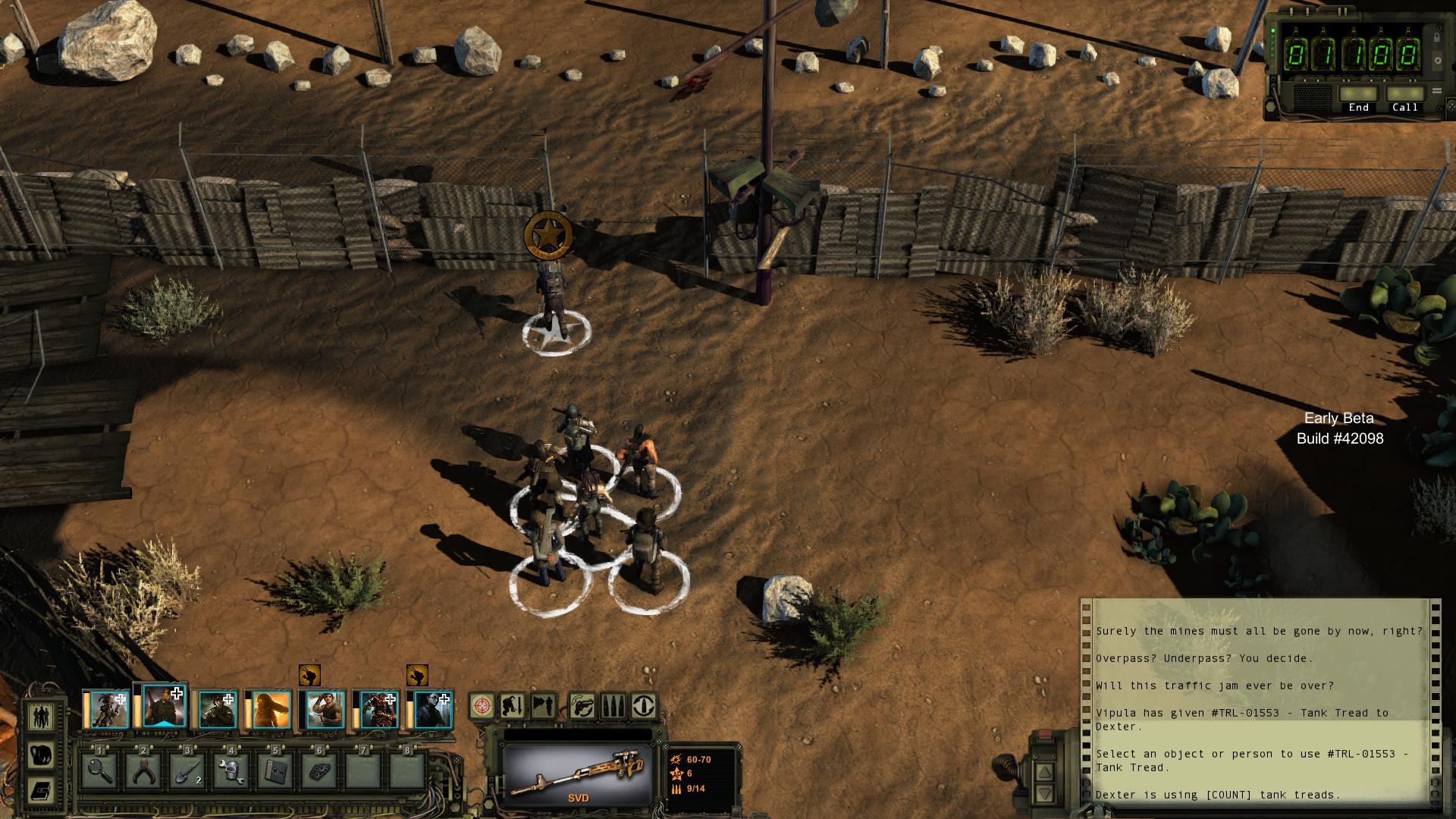
Task: Click the fast-forward end turn icon
Action: point(544,706)
